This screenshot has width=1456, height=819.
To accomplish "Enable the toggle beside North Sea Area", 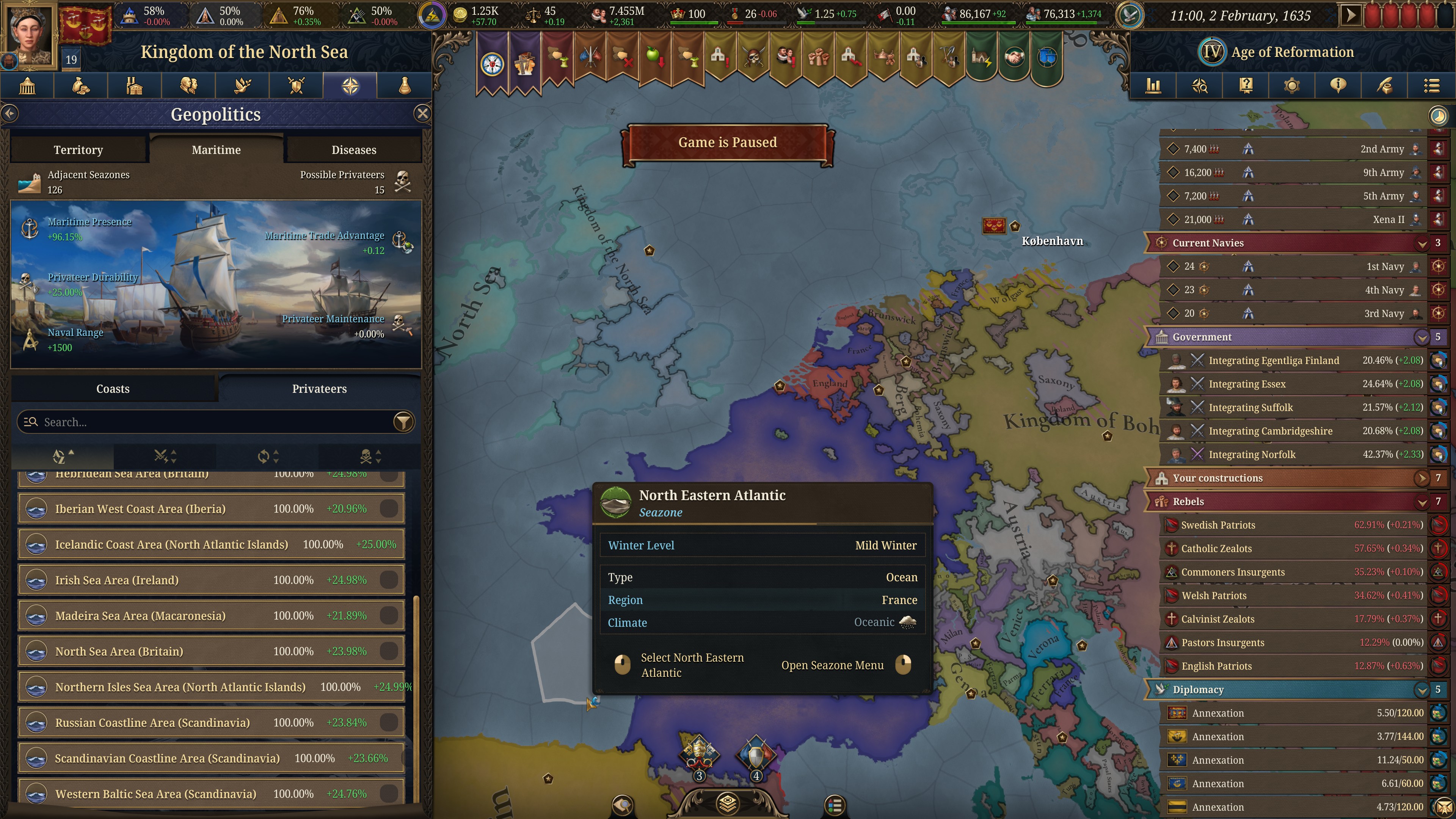I will 389,651.
